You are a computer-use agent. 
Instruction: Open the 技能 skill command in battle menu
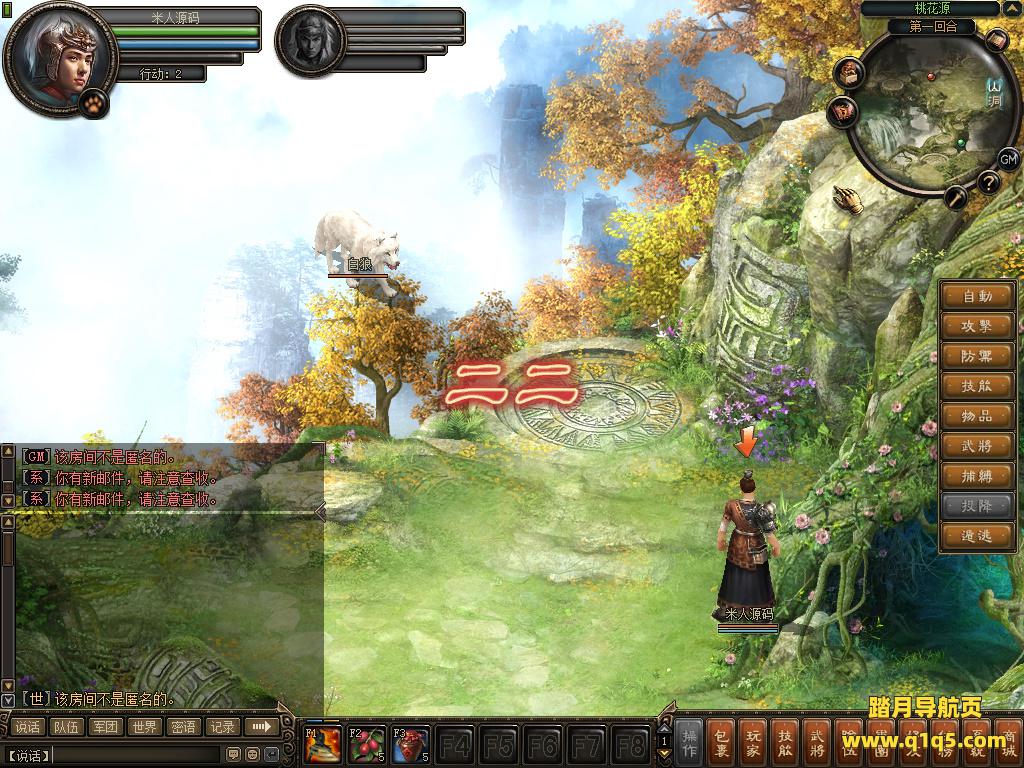pyautogui.click(x=977, y=386)
